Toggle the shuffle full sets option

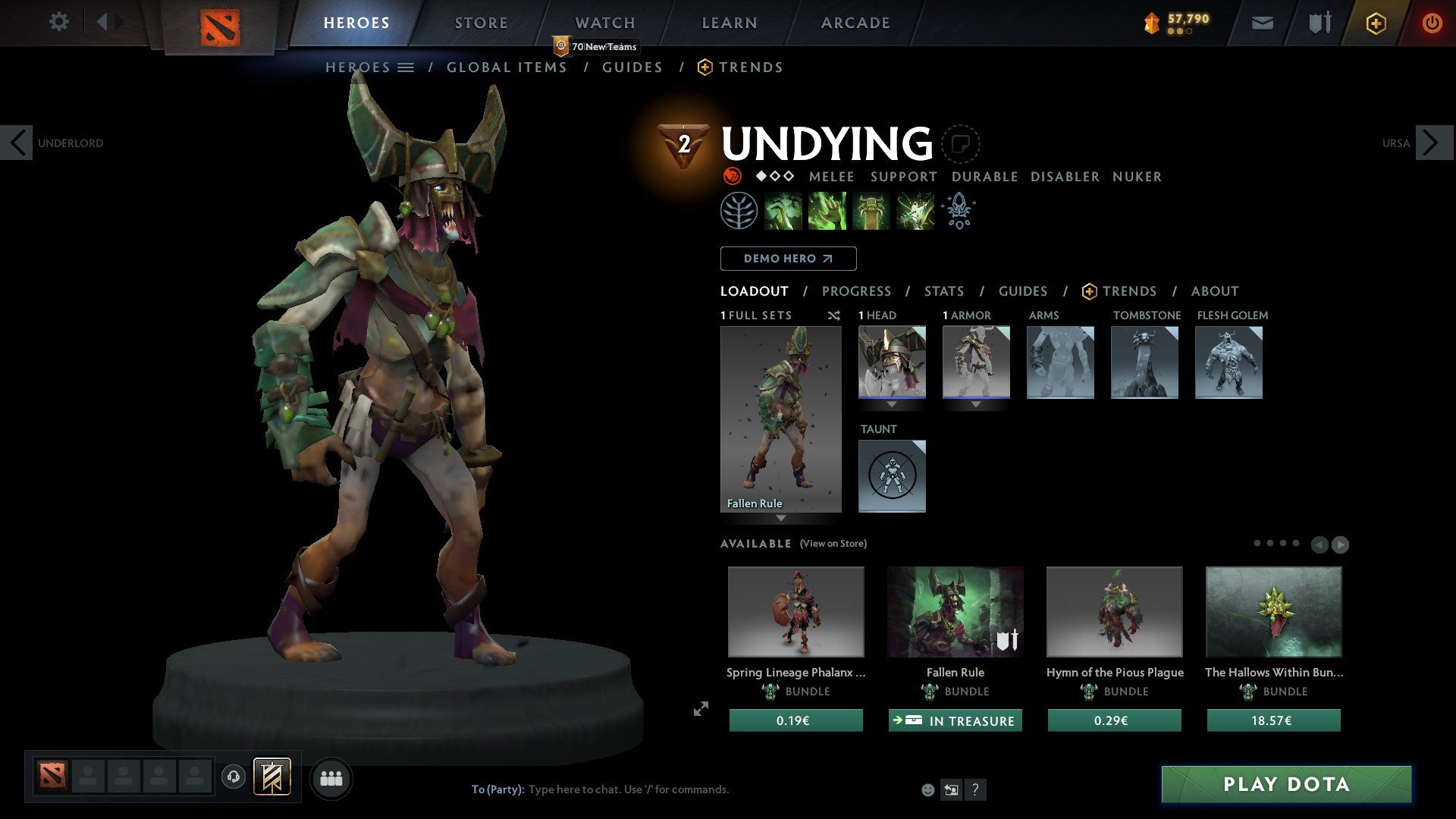[x=833, y=315]
